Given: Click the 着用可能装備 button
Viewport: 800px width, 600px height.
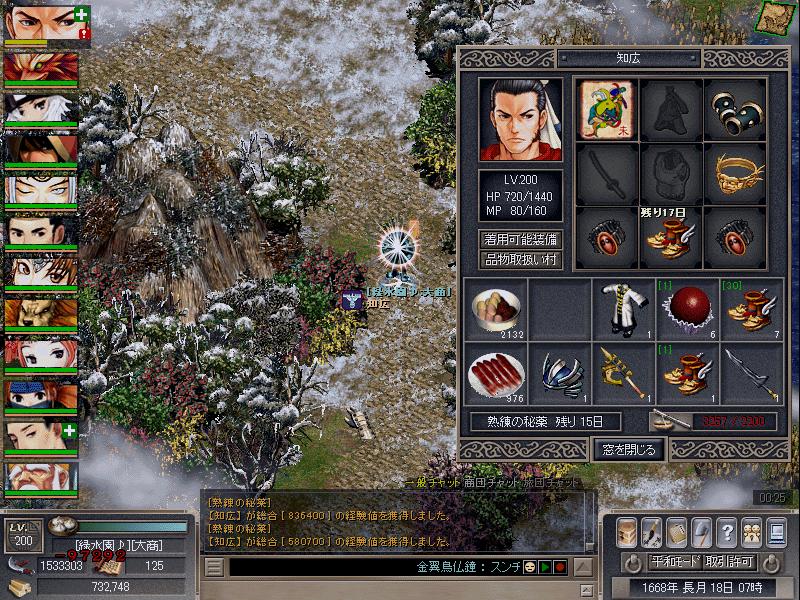Looking at the screenshot, I should click(521, 240).
